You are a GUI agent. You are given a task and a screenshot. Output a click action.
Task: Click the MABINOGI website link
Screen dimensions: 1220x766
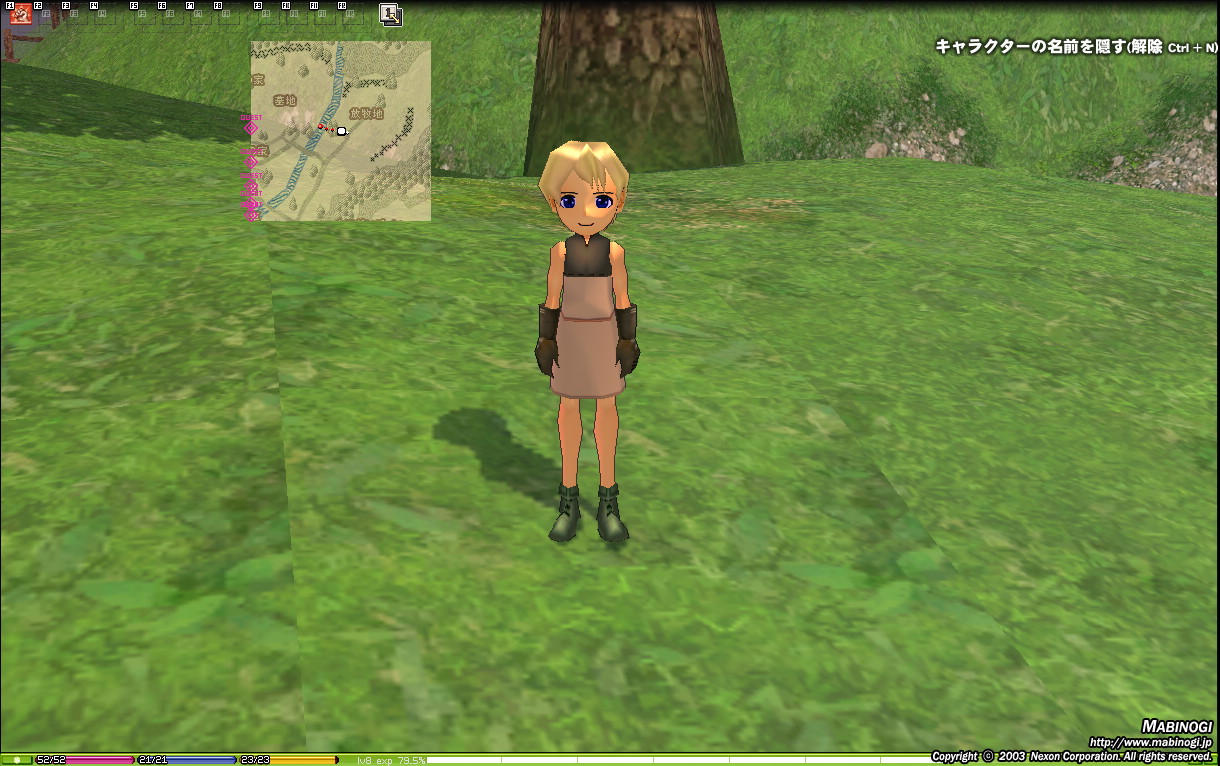(1150, 742)
